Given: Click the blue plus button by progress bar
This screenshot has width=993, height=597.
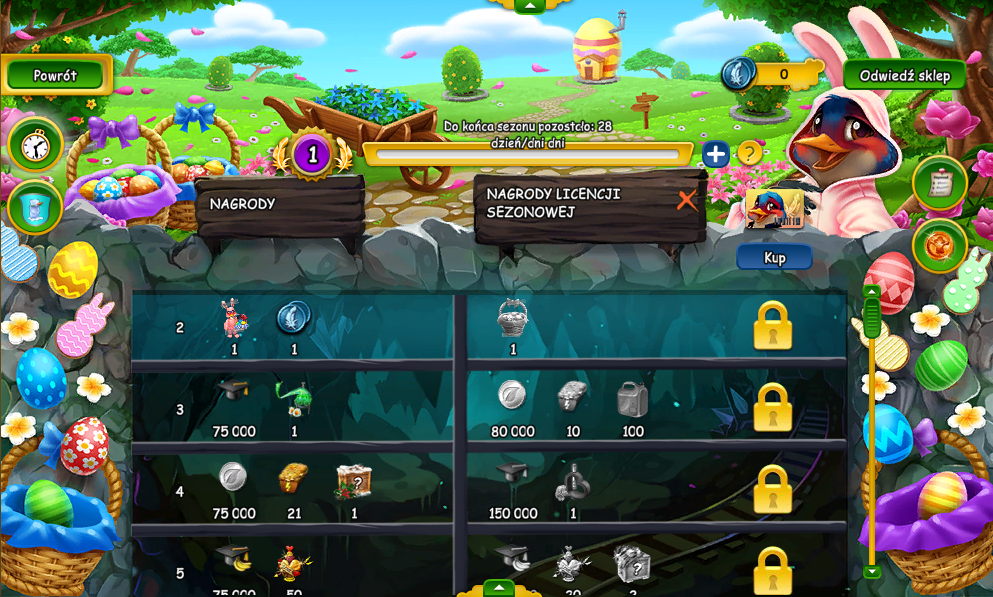Looking at the screenshot, I should [715, 154].
